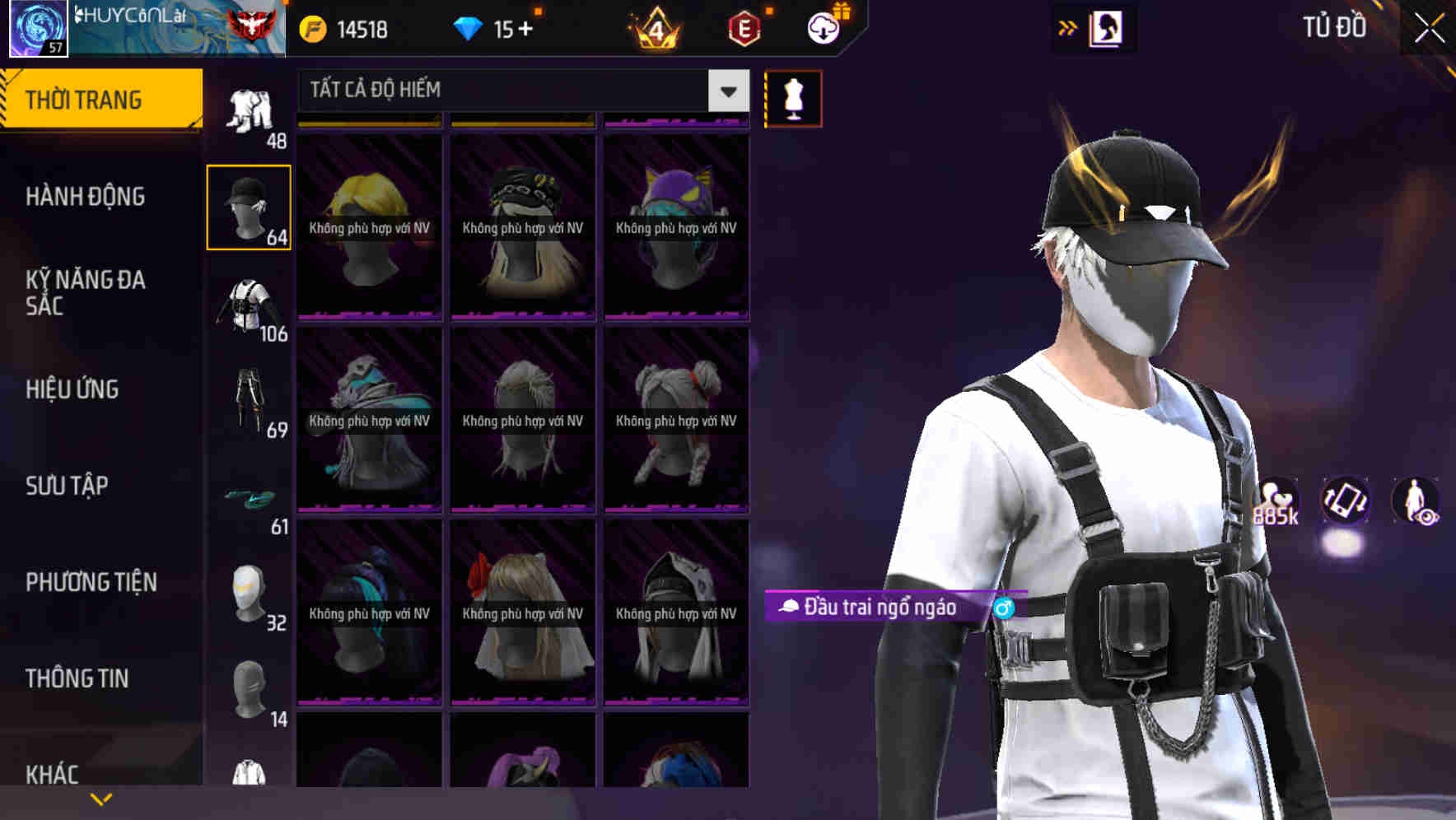Click the collapse arrows beside the wardrobe icon
Image resolution: width=1456 pixels, height=820 pixels.
click(1067, 27)
